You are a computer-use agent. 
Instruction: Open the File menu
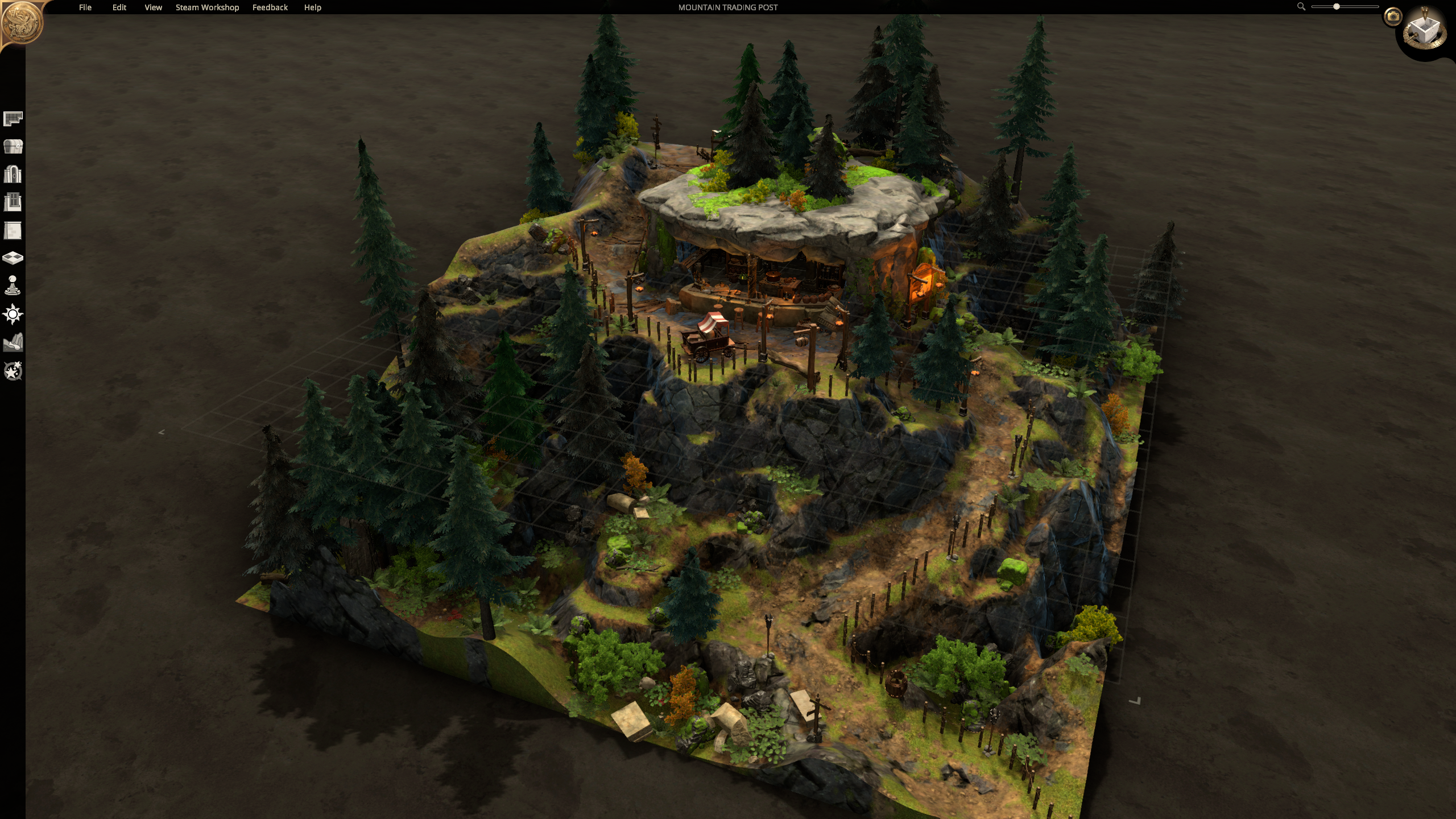click(x=85, y=7)
